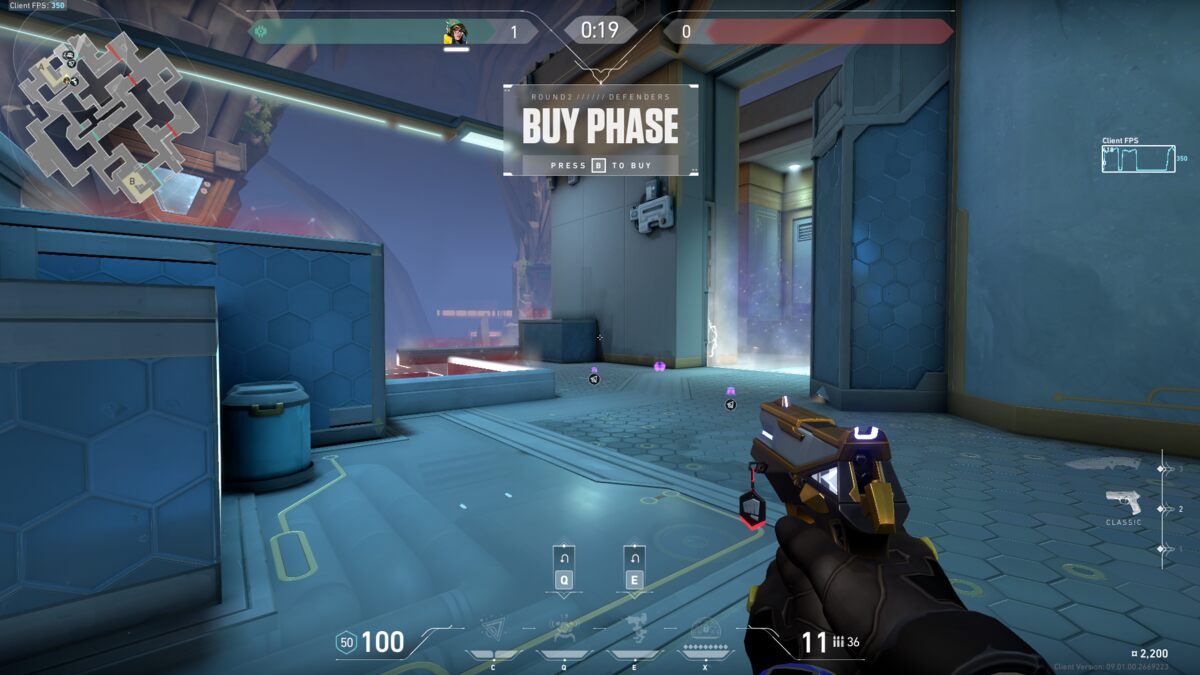This screenshot has width=1200, height=675.
Task: Choose the Turret ability icon
Action: click(x=635, y=627)
